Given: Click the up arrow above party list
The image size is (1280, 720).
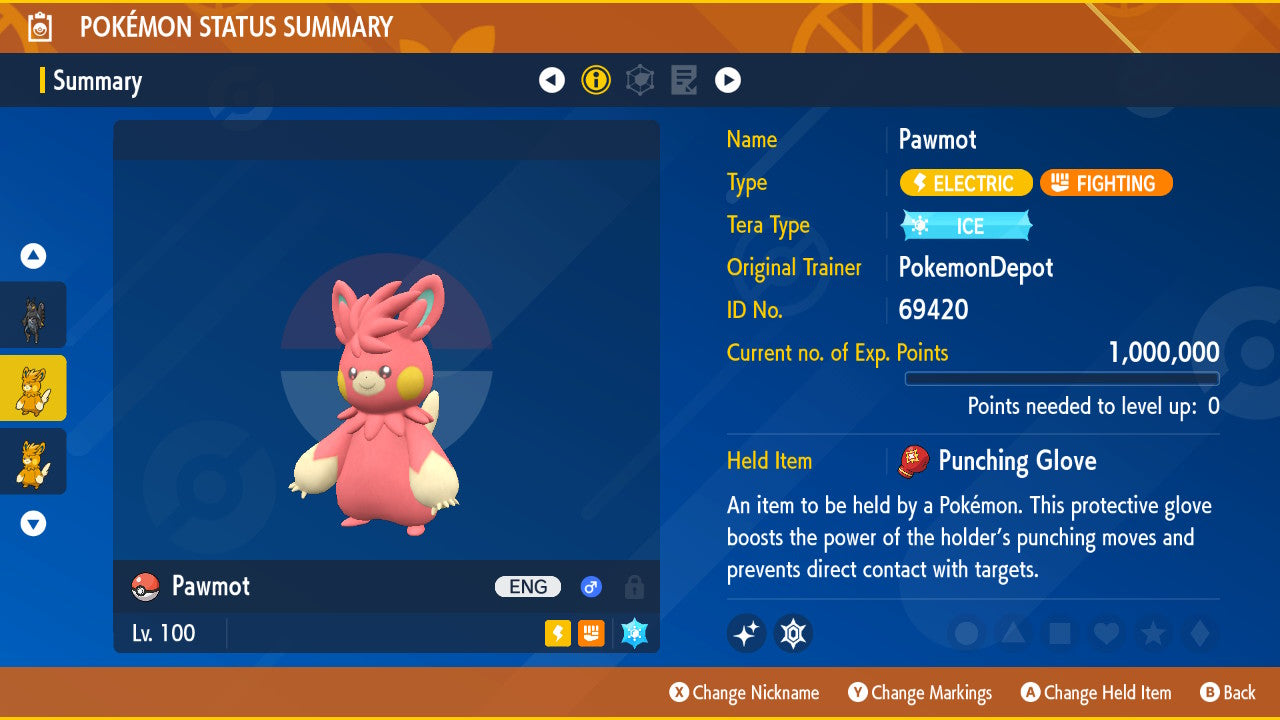Looking at the screenshot, I should click(x=34, y=256).
